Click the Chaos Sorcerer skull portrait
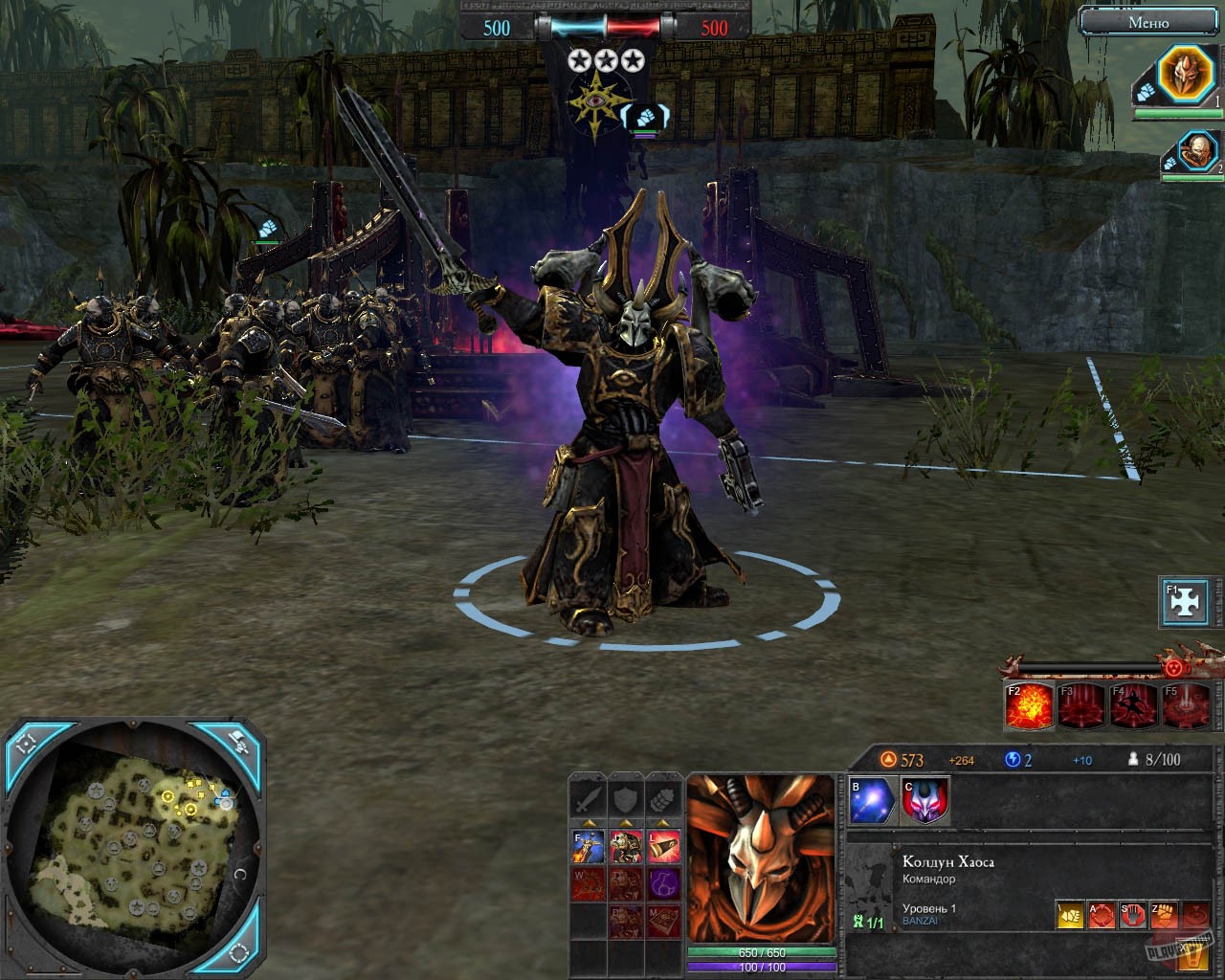1225x980 pixels. tap(761, 859)
